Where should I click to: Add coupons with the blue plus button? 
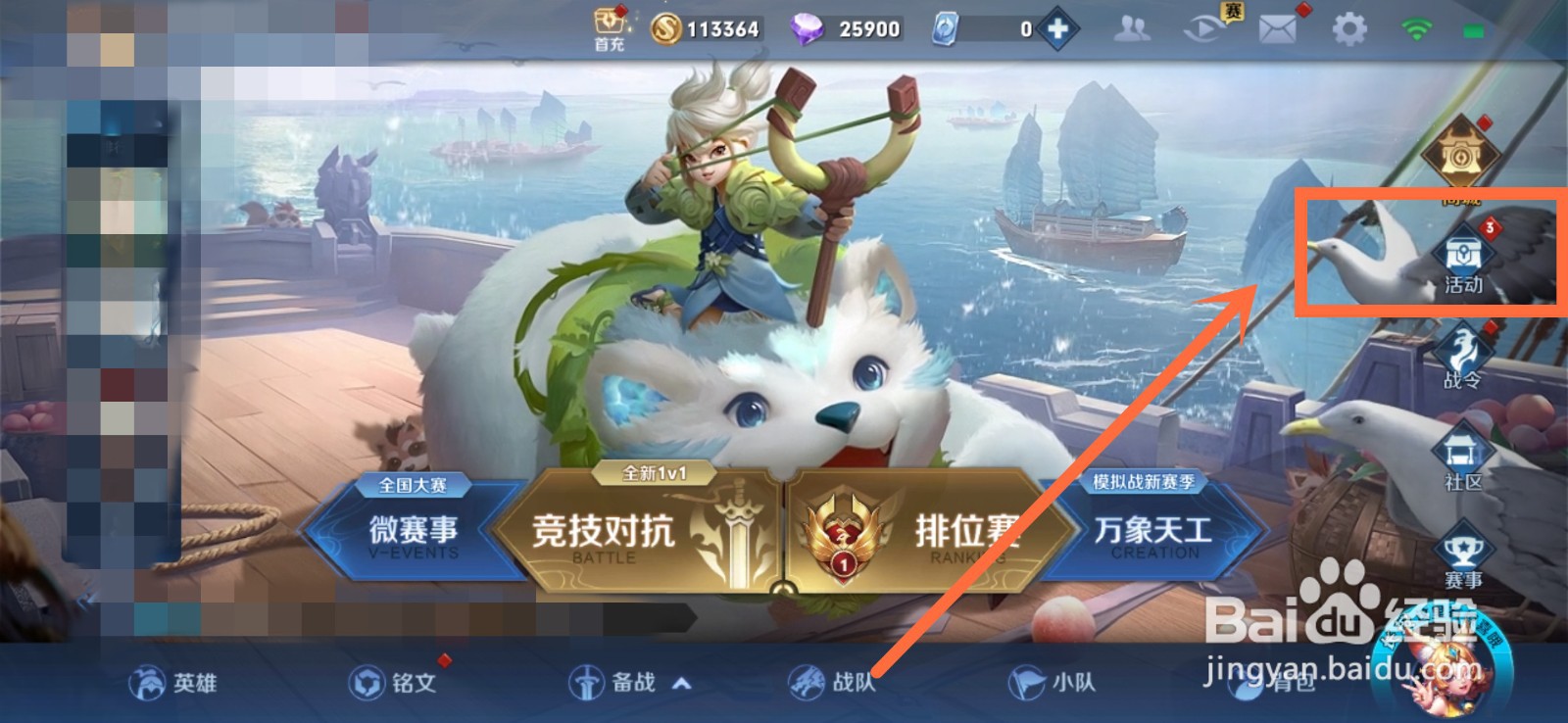tap(1058, 27)
